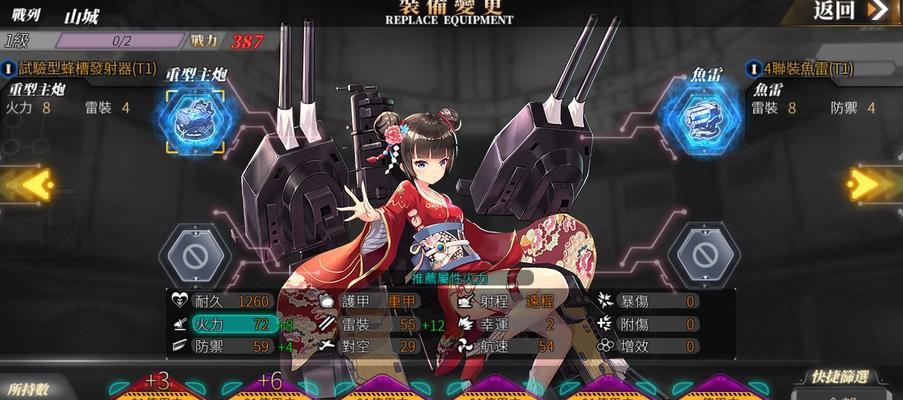Open the 快捷篩選 quick filter
903x400 pixels.
pos(841,377)
